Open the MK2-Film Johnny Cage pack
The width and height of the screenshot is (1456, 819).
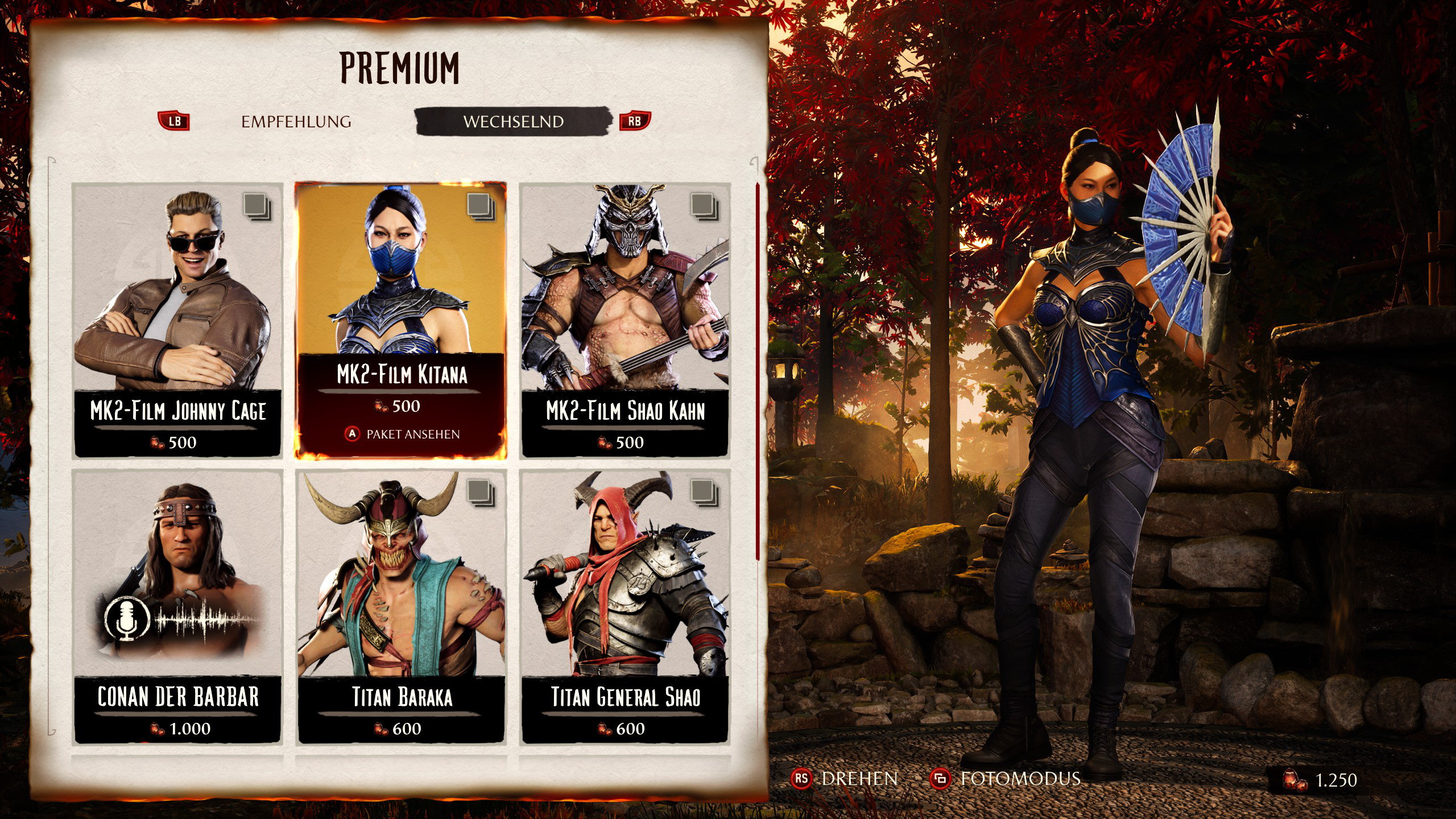[x=177, y=320]
